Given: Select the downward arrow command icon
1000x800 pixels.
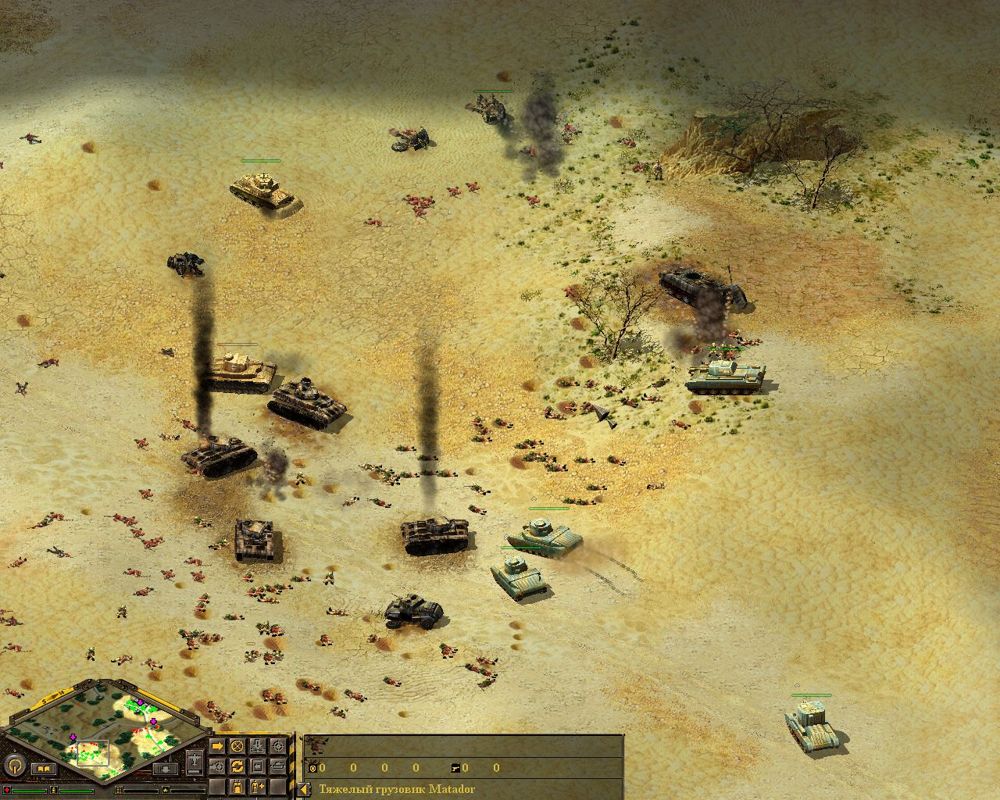Looking at the screenshot, I should click(x=257, y=746).
